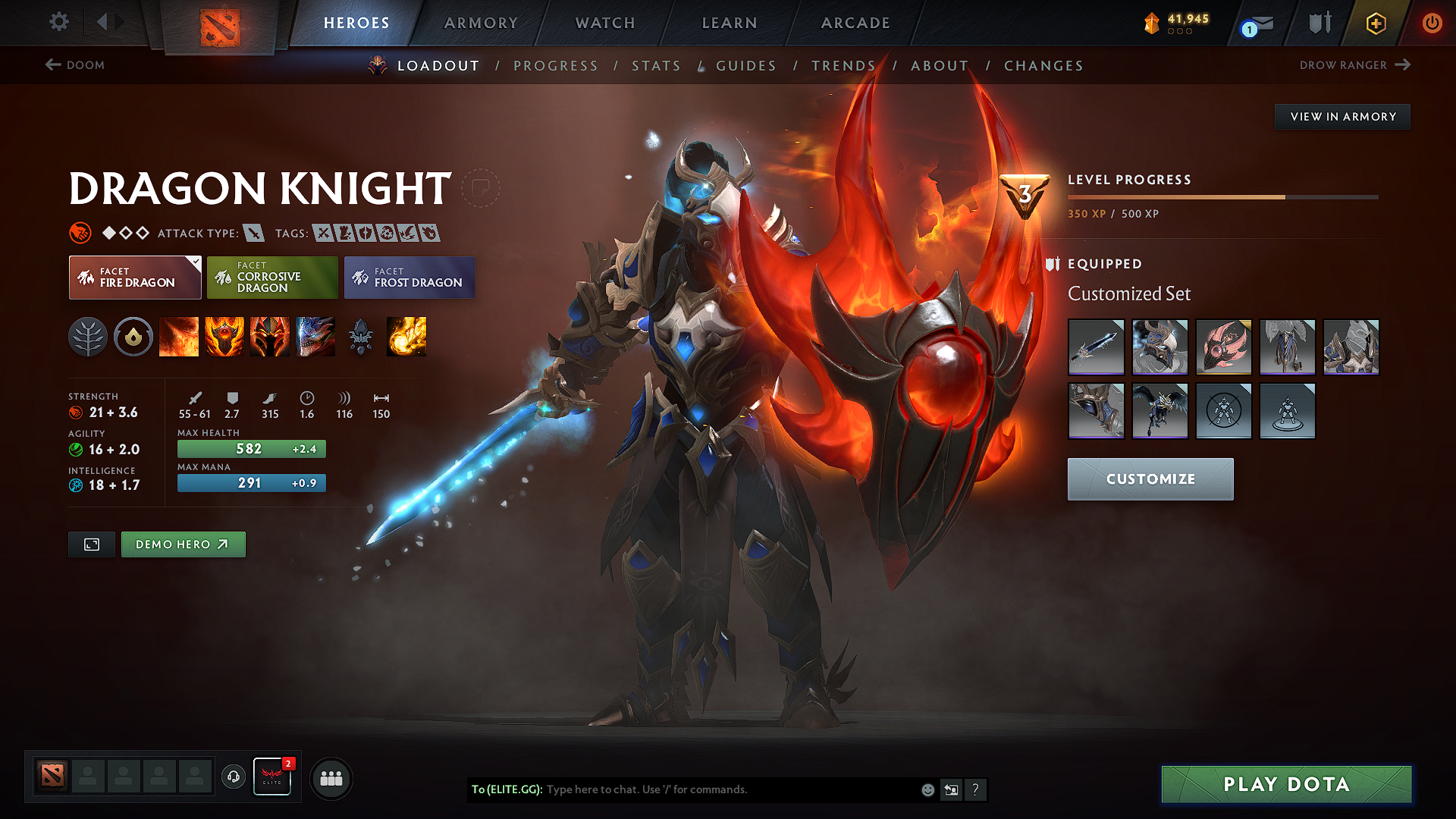Image resolution: width=1456 pixels, height=819 pixels.
Task: Open the emoticon picker in chat
Action: (927, 789)
